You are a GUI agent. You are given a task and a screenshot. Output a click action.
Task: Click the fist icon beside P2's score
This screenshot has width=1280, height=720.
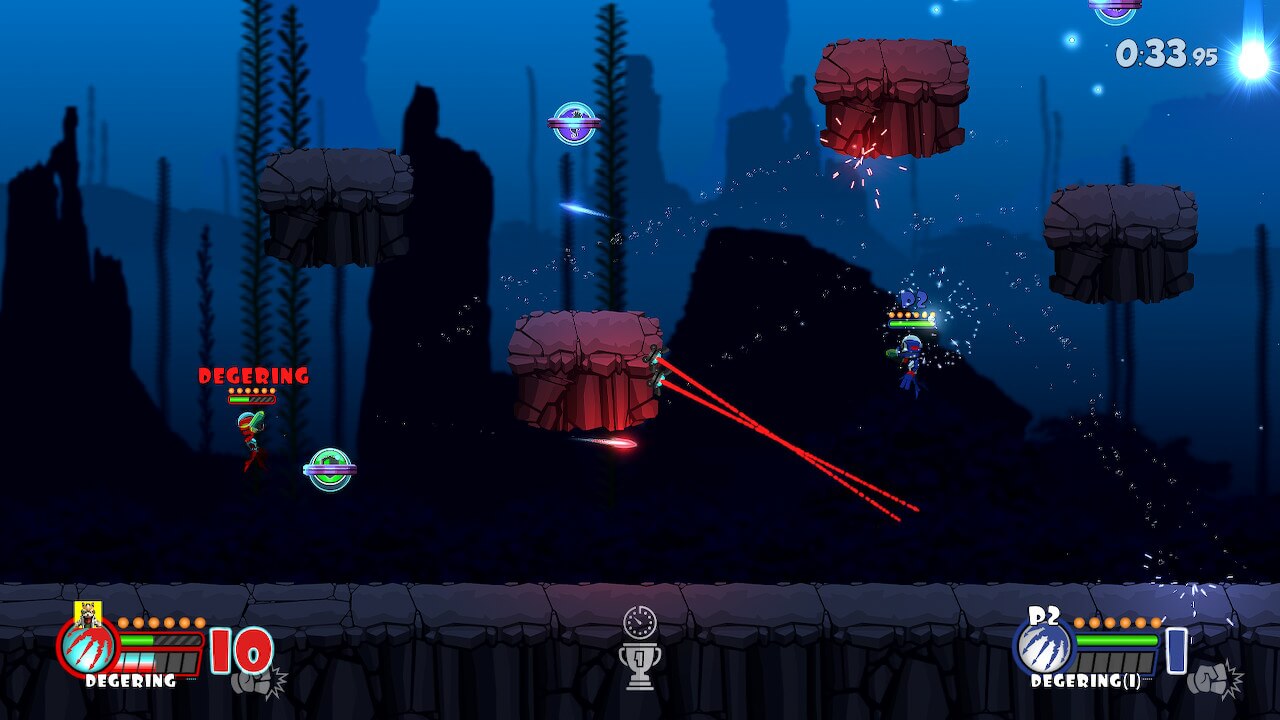(1212, 680)
